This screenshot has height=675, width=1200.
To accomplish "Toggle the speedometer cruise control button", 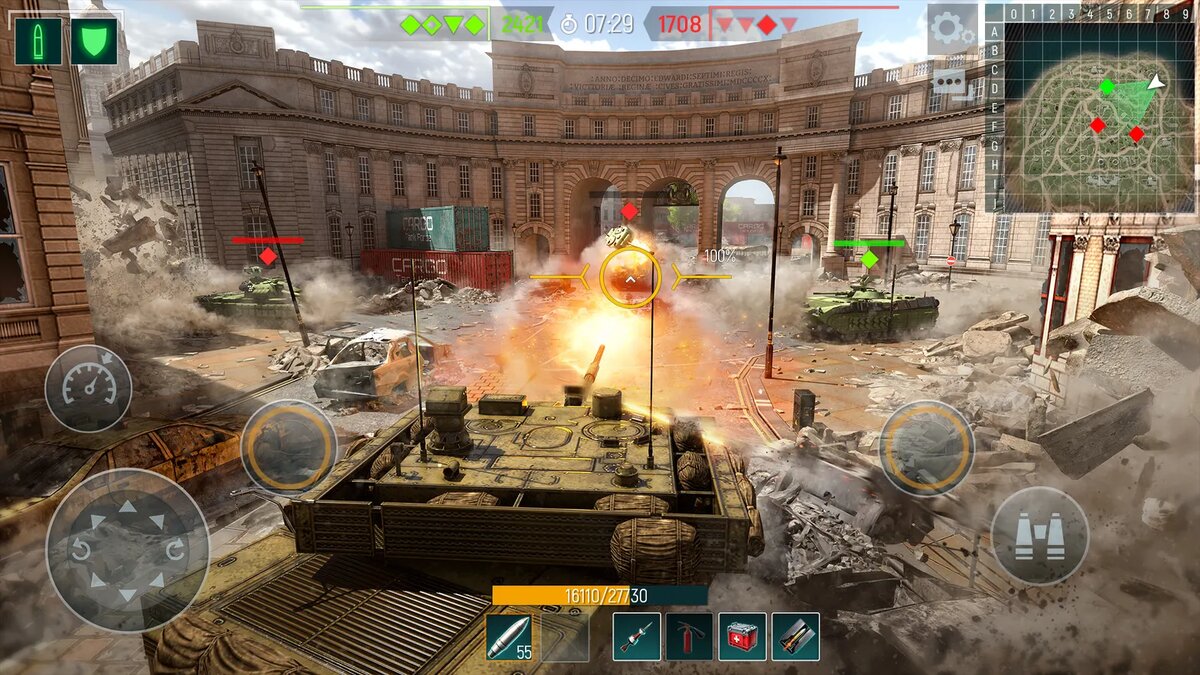I will [88, 389].
